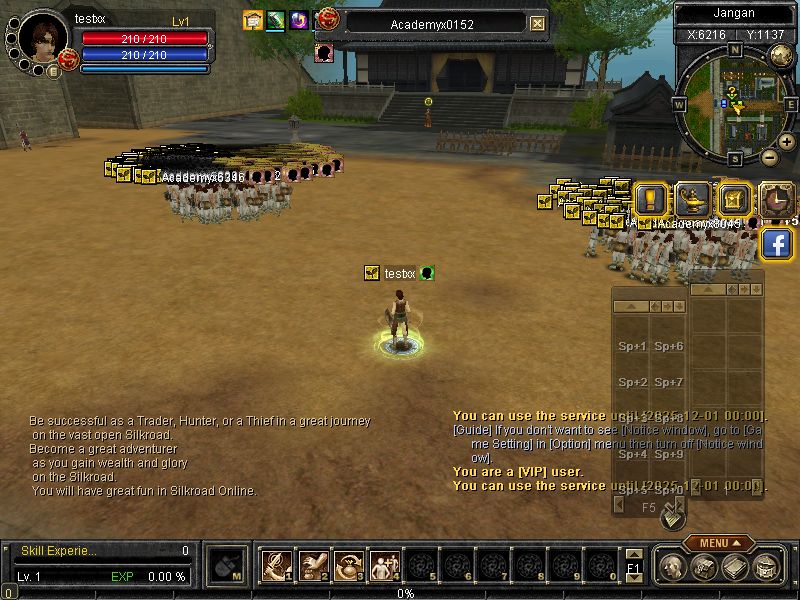Switch hotbar page up from F1
The width and height of the screenshot is (800, 600).
(x=634, y=553)
